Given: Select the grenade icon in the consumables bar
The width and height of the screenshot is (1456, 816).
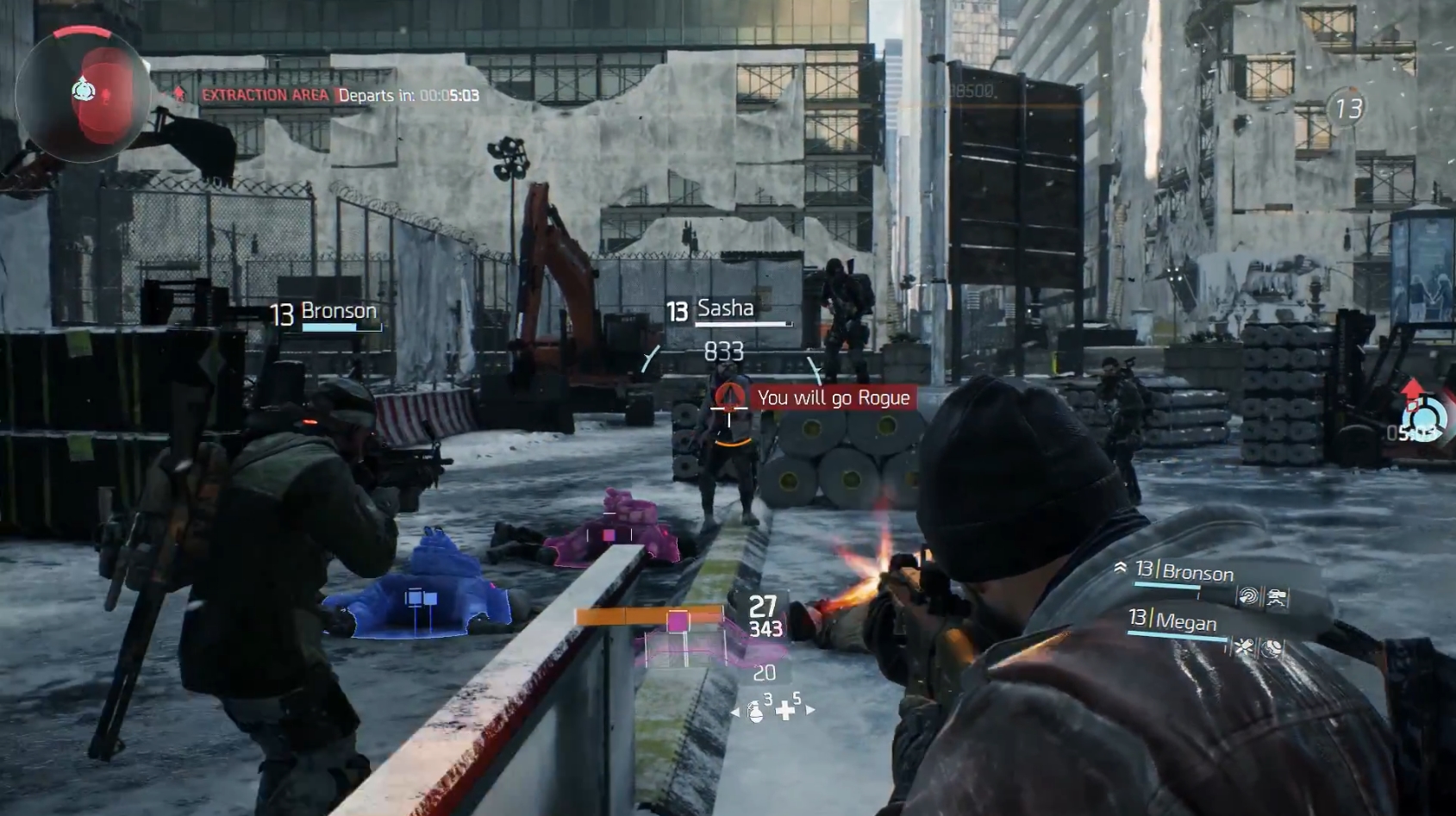Looking at the screenshot, I should coord(756,713).
